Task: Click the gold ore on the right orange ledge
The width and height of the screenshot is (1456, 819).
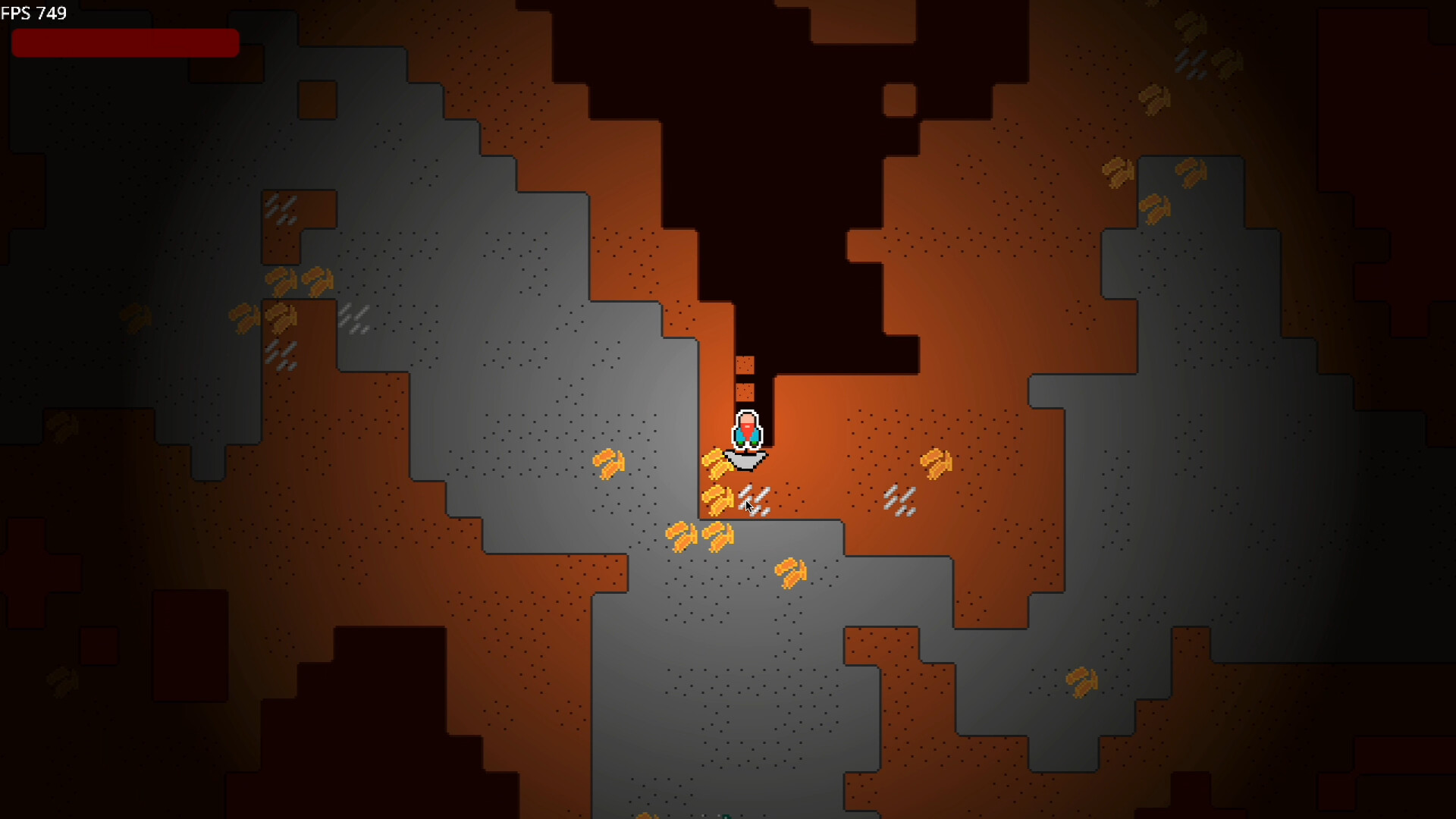Action: coord(935,464)
